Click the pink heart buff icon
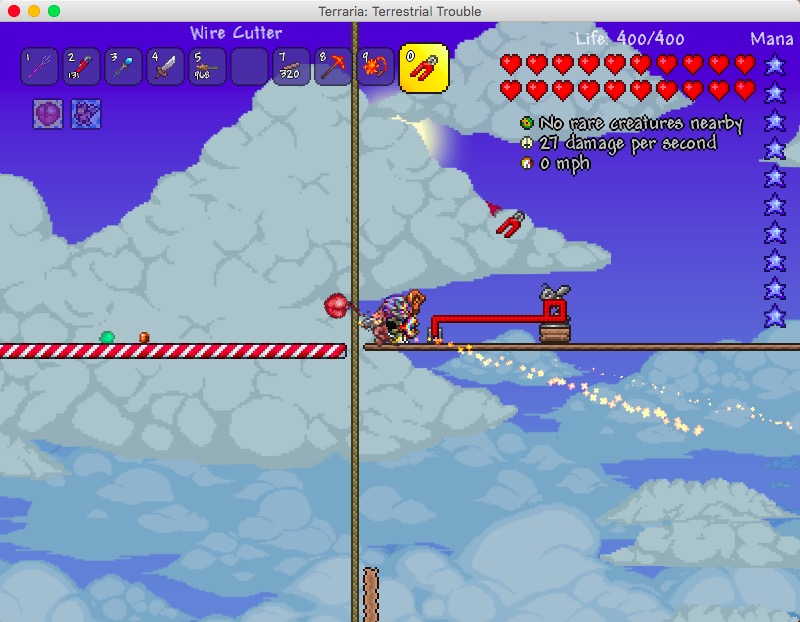Screen dimensions: 800x622 click(x=49, y=114)
